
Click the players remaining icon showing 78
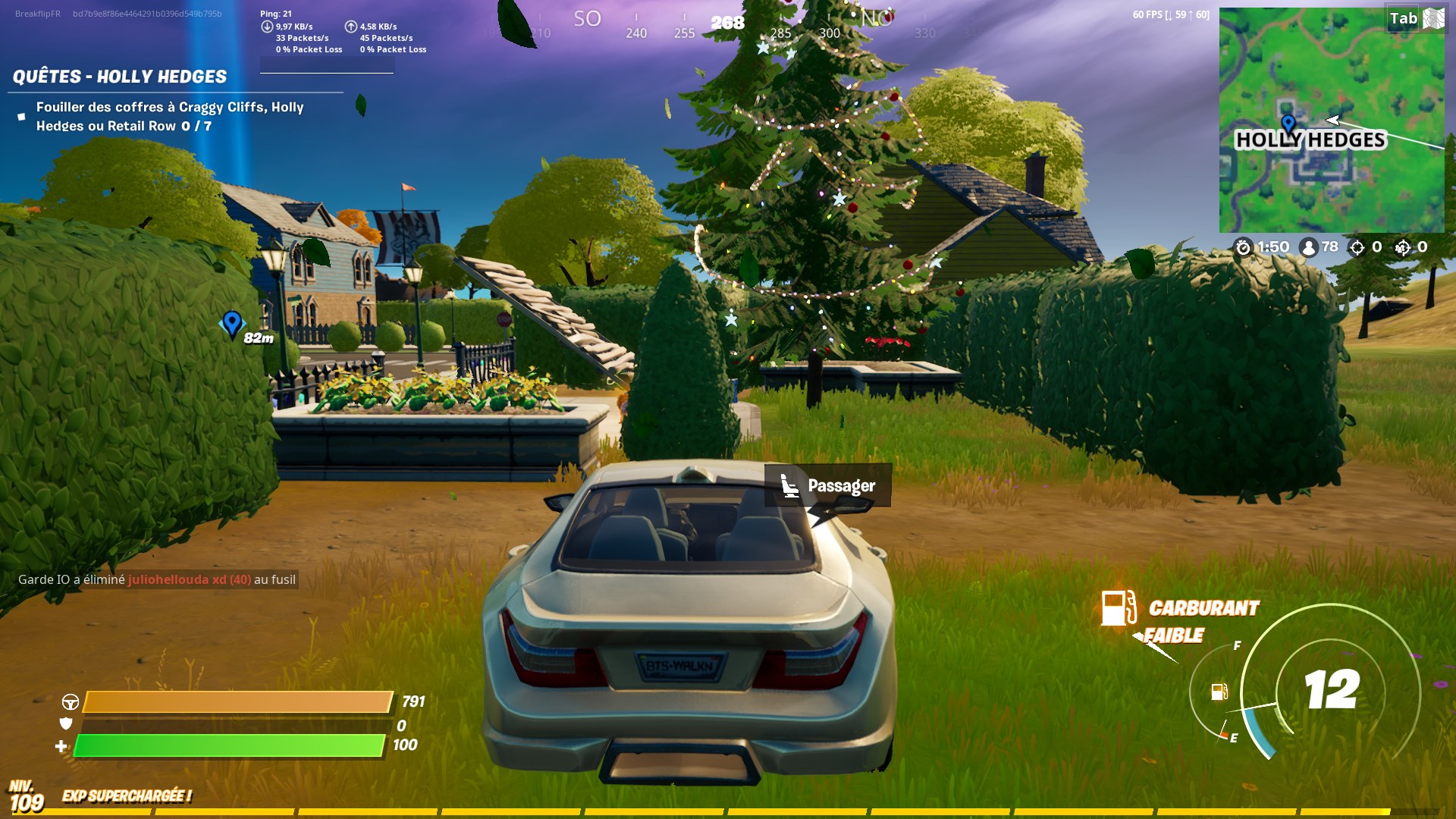click(1309, 247)
